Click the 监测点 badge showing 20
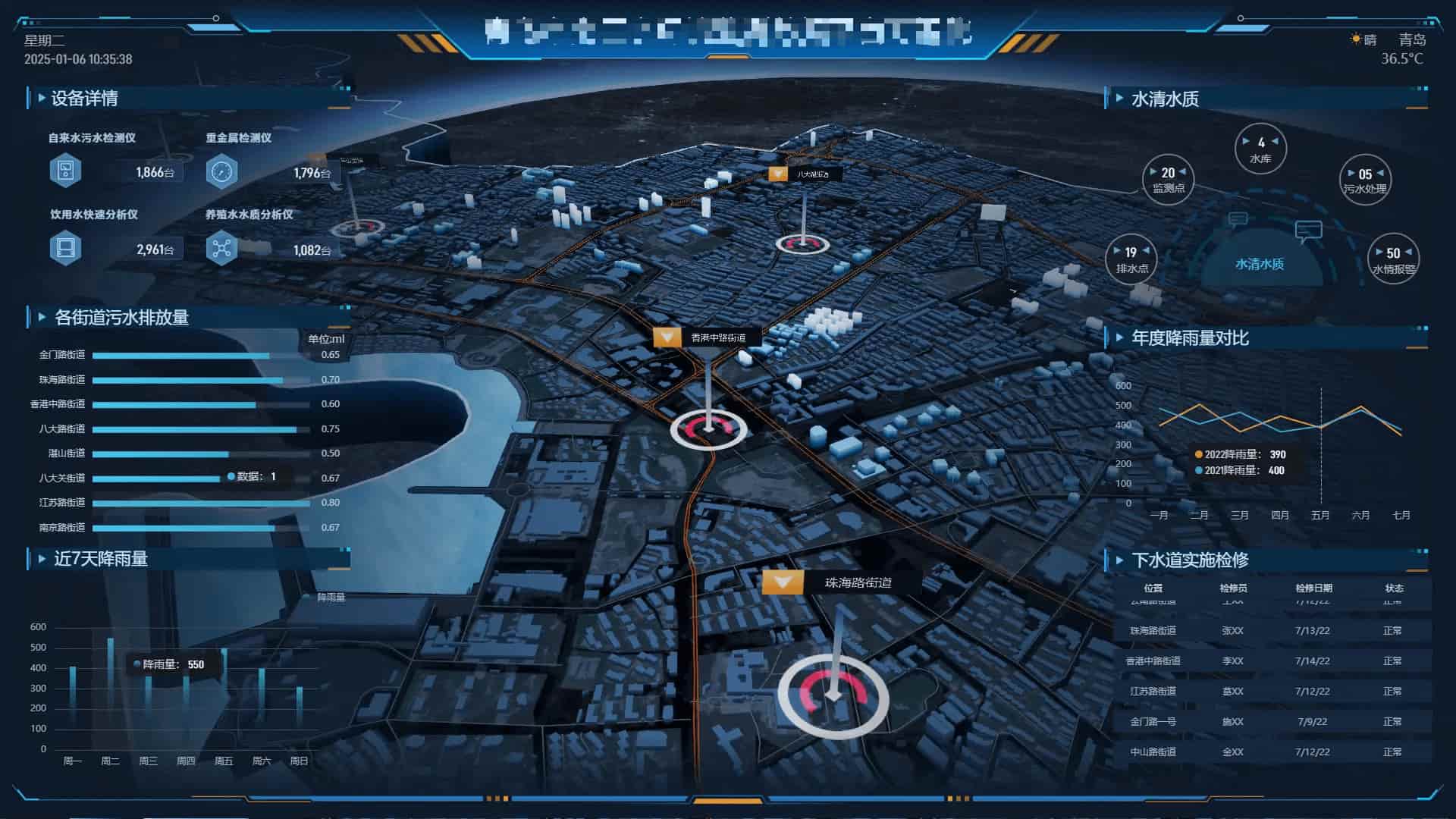1456x819 pixels. point(1167,180)
